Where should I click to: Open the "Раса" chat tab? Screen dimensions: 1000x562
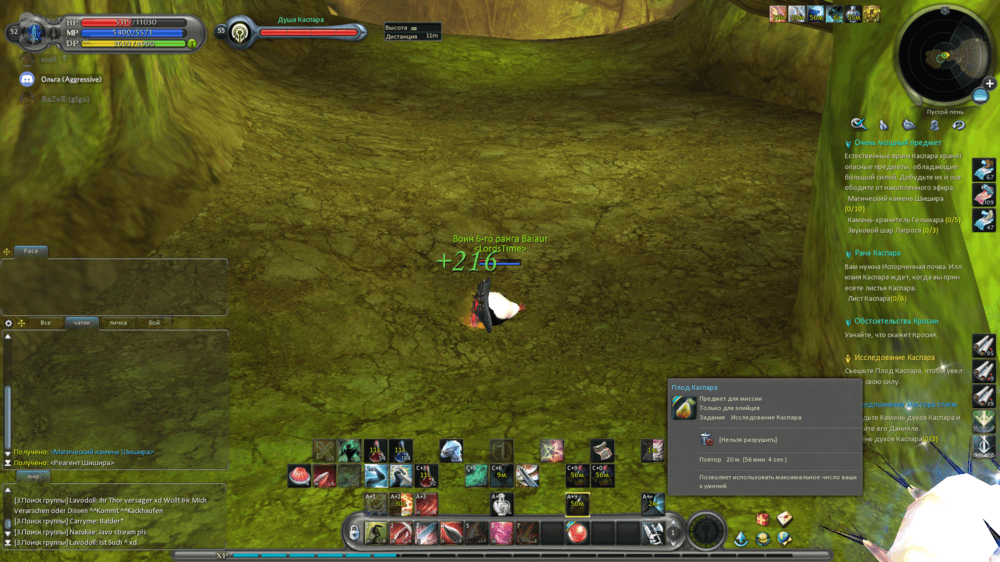click(31, 251)
